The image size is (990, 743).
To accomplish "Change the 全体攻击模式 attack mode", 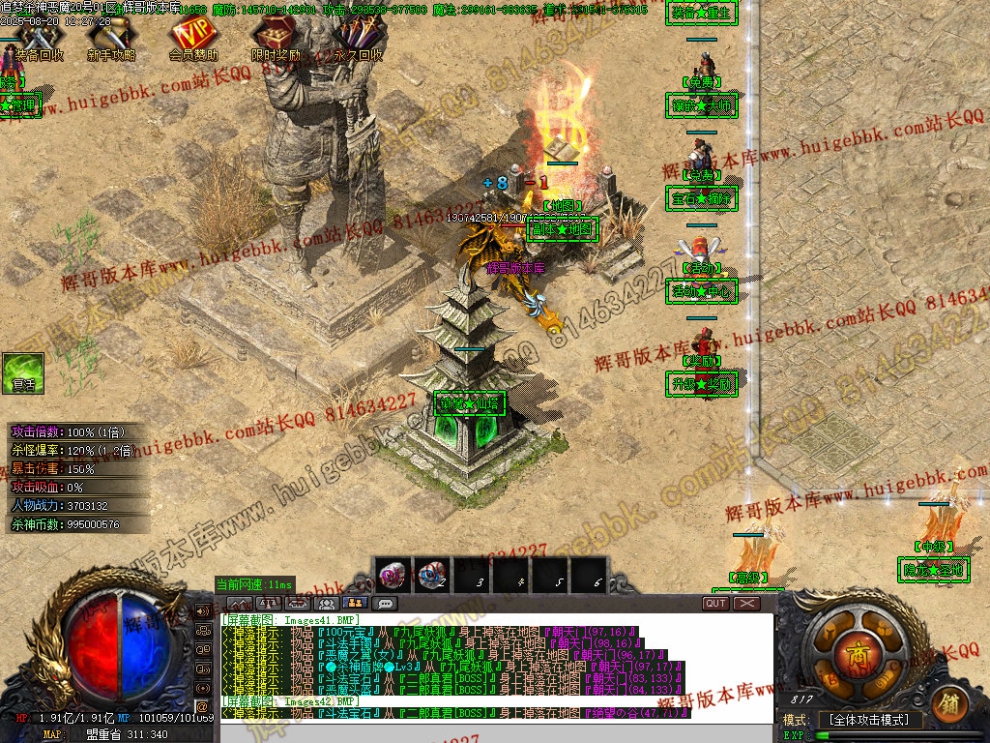I will 869,720.
